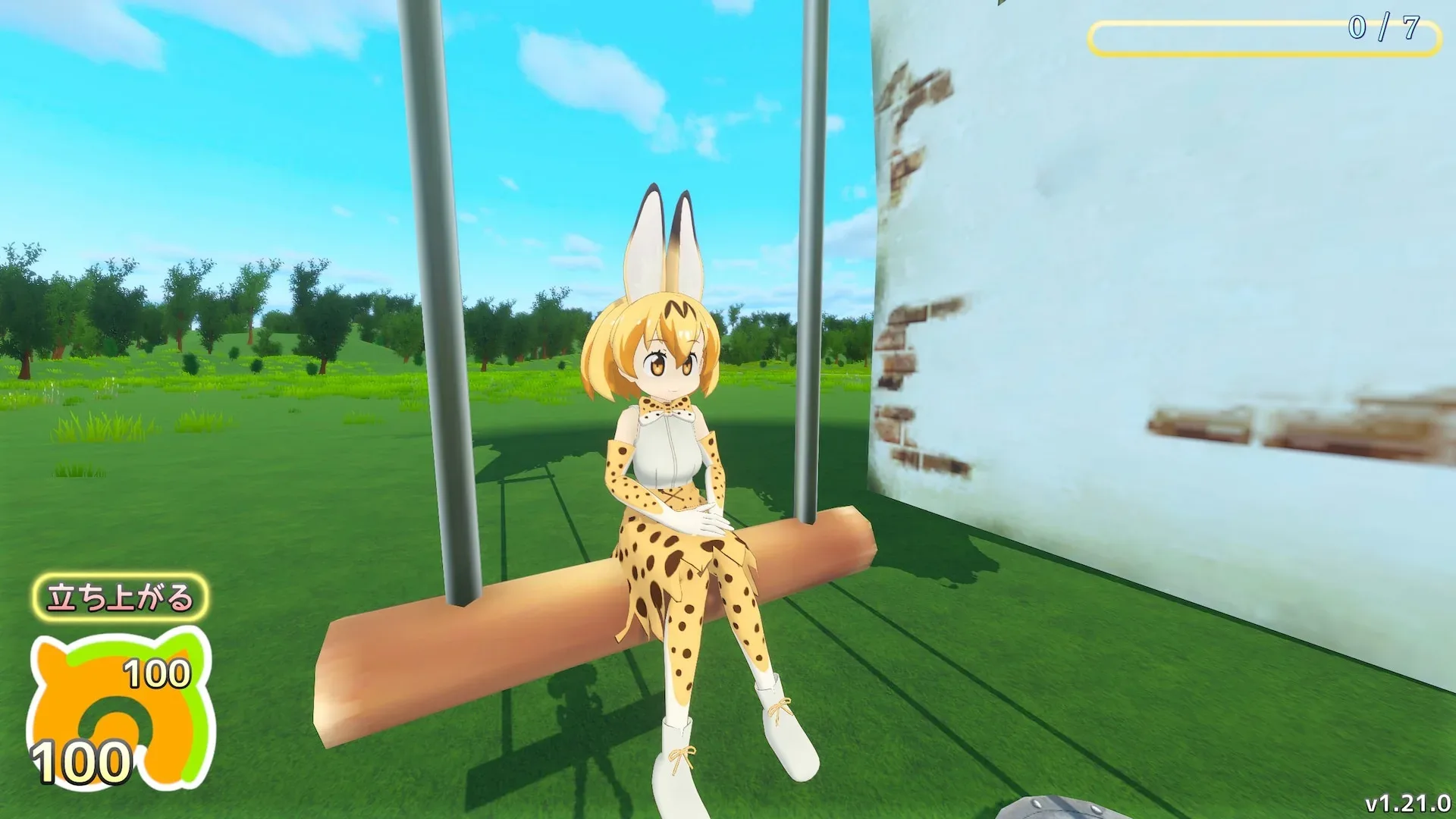
Task: Click the curled tail on the gauge icon
Action: pyautogui.click(x=114, y=705)
